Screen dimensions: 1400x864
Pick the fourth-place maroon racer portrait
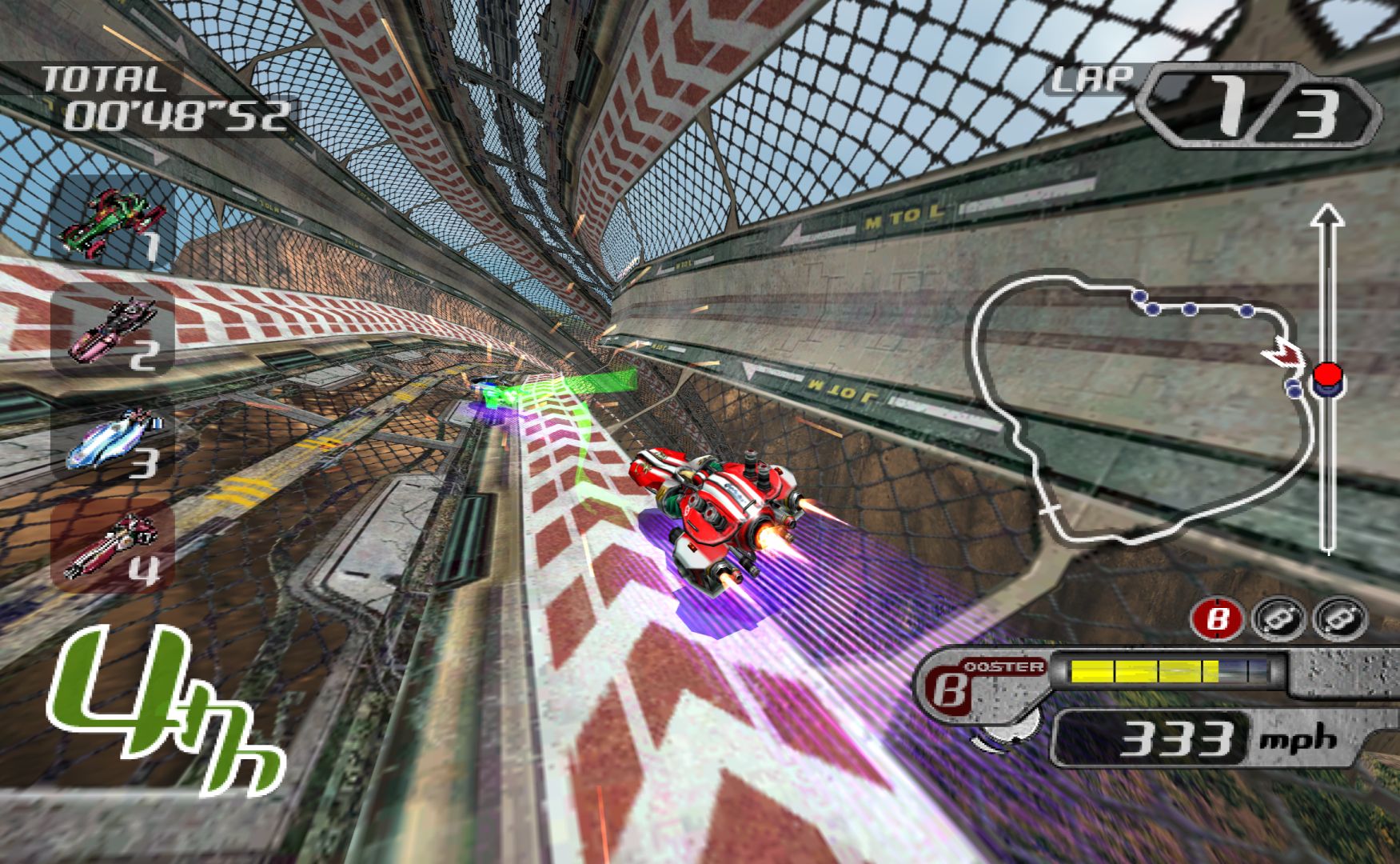click(x=113, y=547)
